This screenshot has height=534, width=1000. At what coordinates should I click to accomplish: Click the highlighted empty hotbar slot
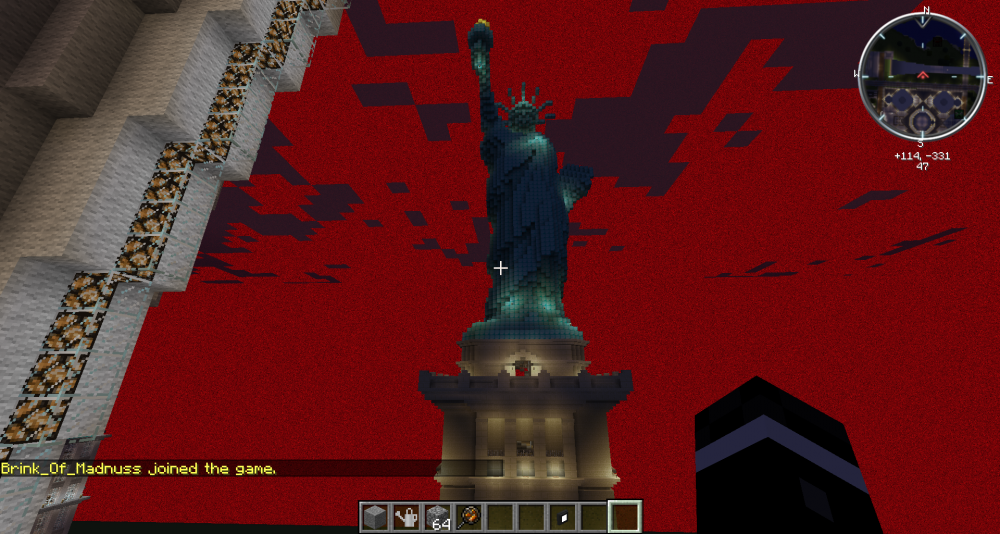[624, 517]
